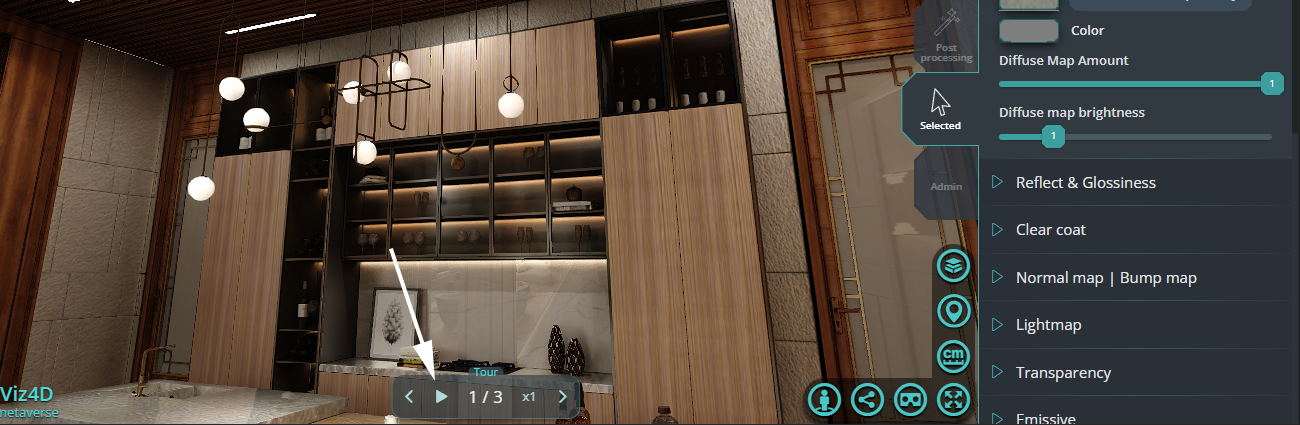Expand the Reflect & Glossiness section

pyautogui.click(x=1085, y=182)
